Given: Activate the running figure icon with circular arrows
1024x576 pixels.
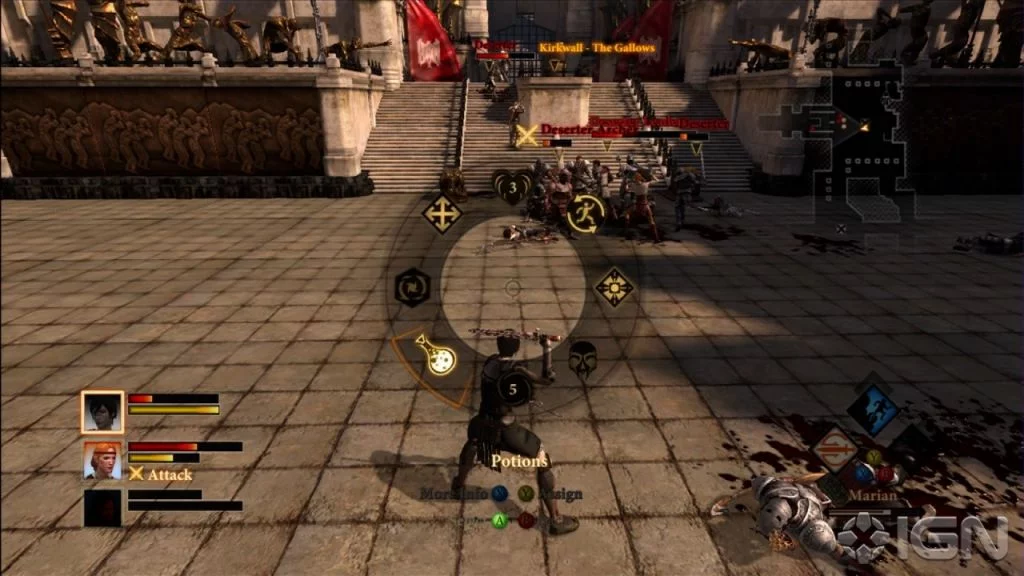Looking at the screenshot, I should pos(585,212).
